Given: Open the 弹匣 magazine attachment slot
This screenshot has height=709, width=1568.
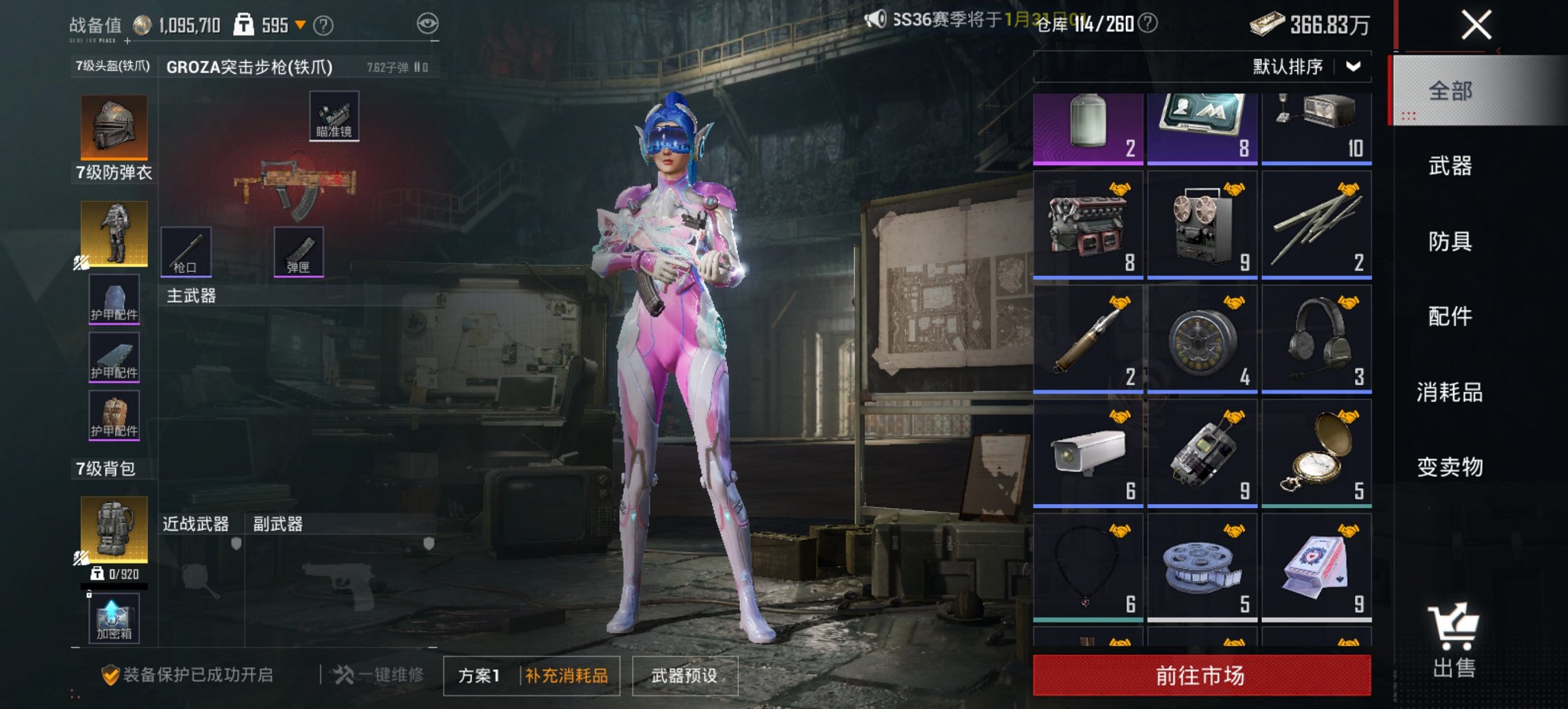Looking at the screenshot, I should click(x=299, y=252).
